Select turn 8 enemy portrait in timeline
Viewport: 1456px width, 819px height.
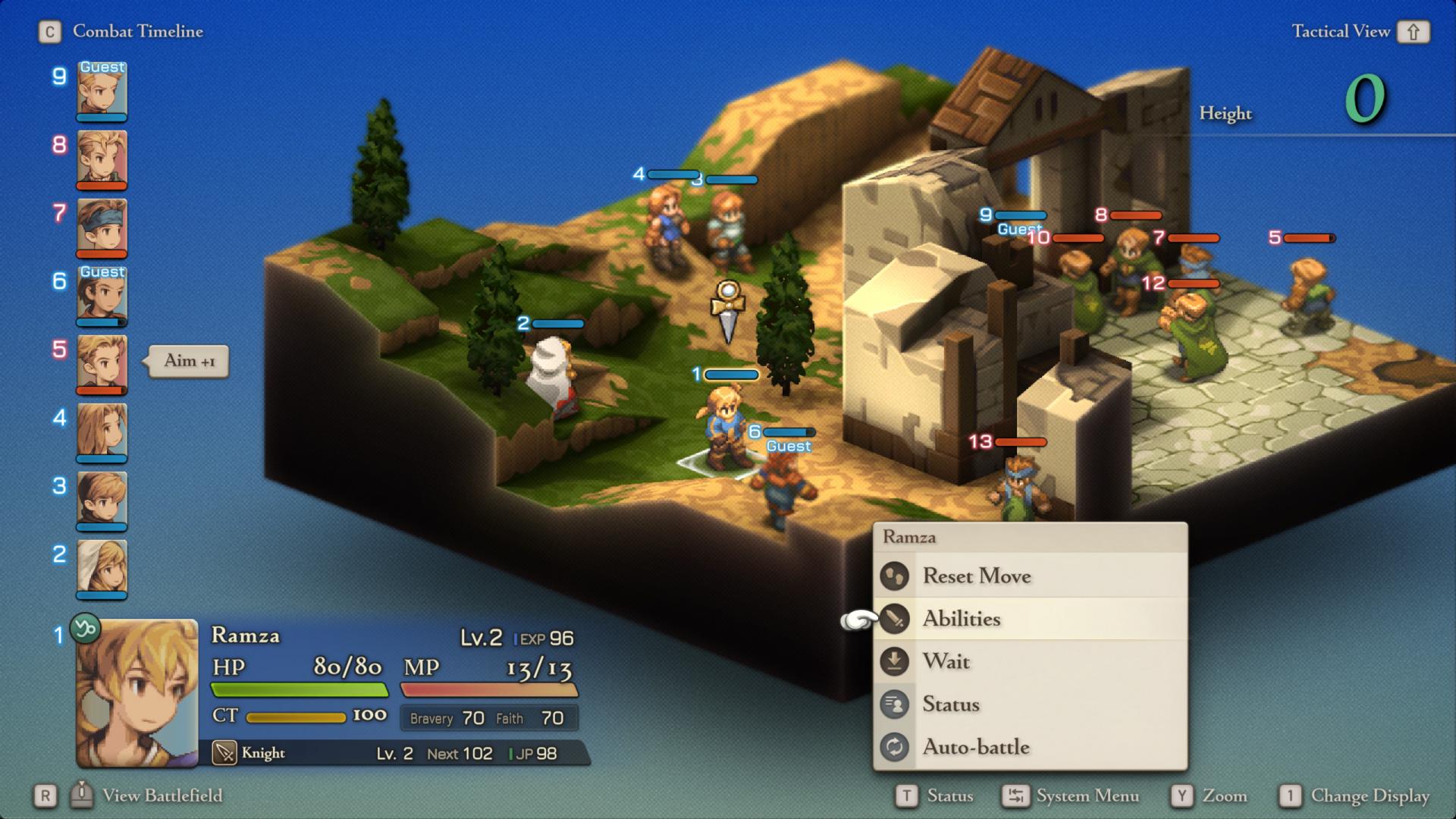point(102,159)
